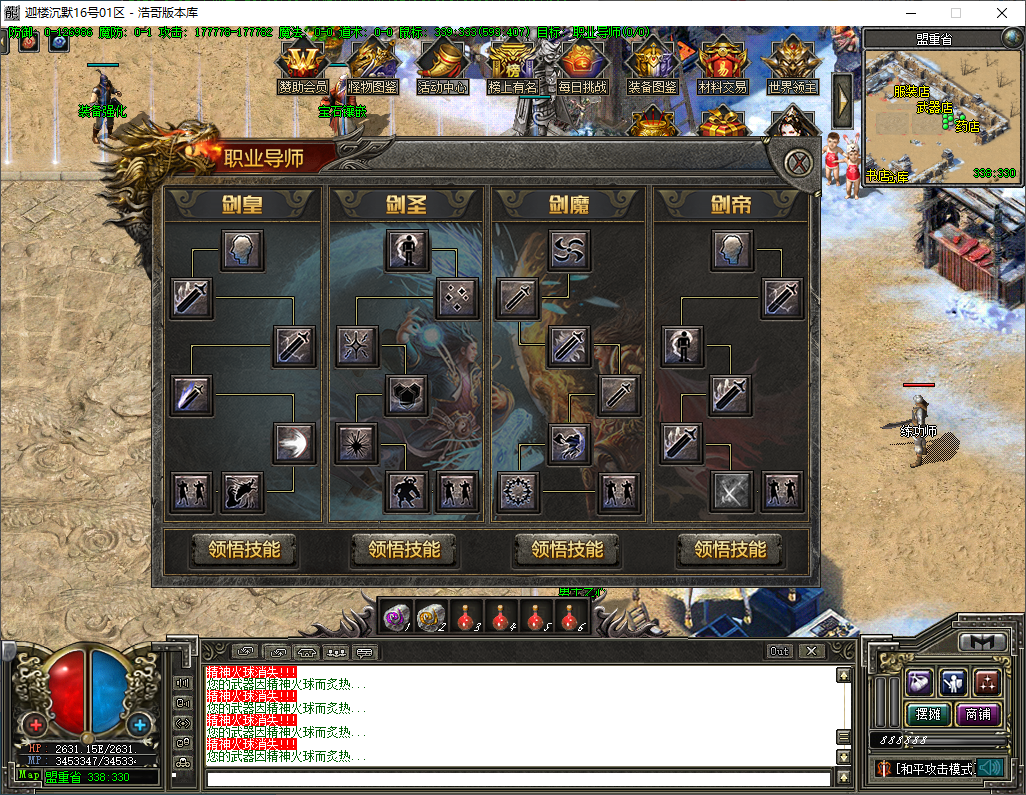Open the 装备图鉴 equipment codex
Image resolution: width=1026 pixels, height=795 pixels.
[652, 67]
